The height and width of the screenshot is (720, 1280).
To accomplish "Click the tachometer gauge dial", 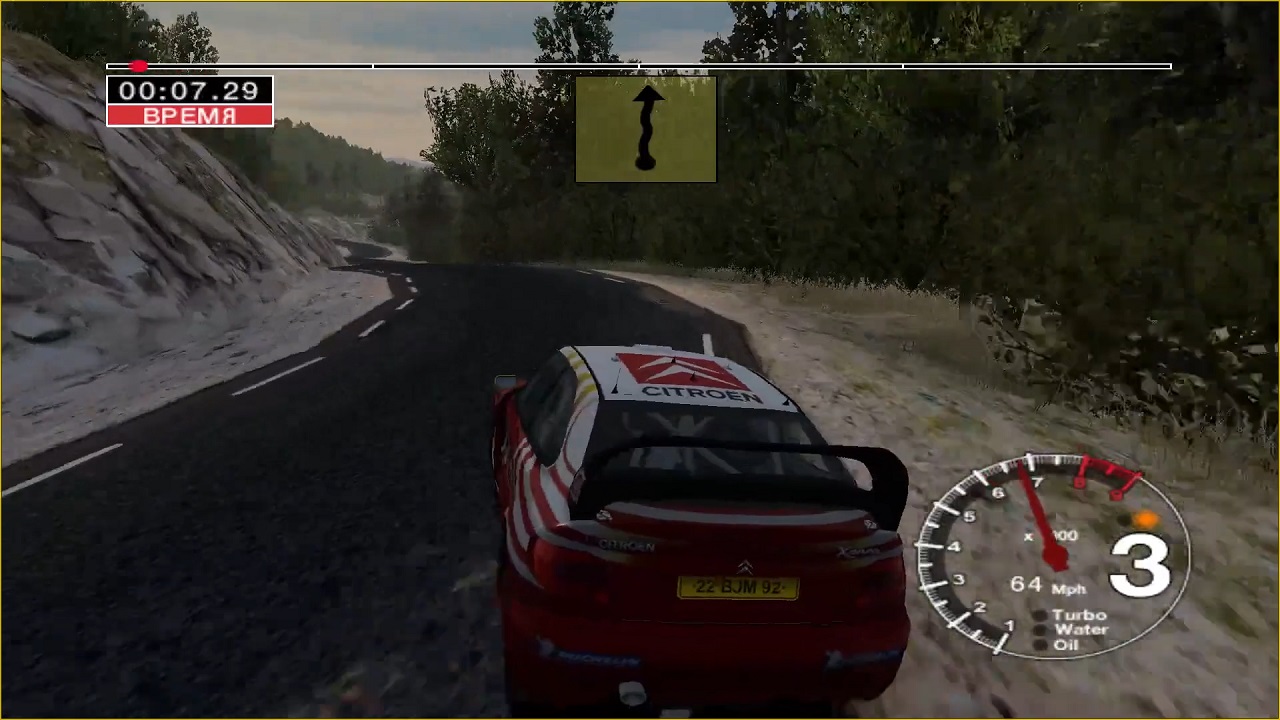I will (1052, 555).
